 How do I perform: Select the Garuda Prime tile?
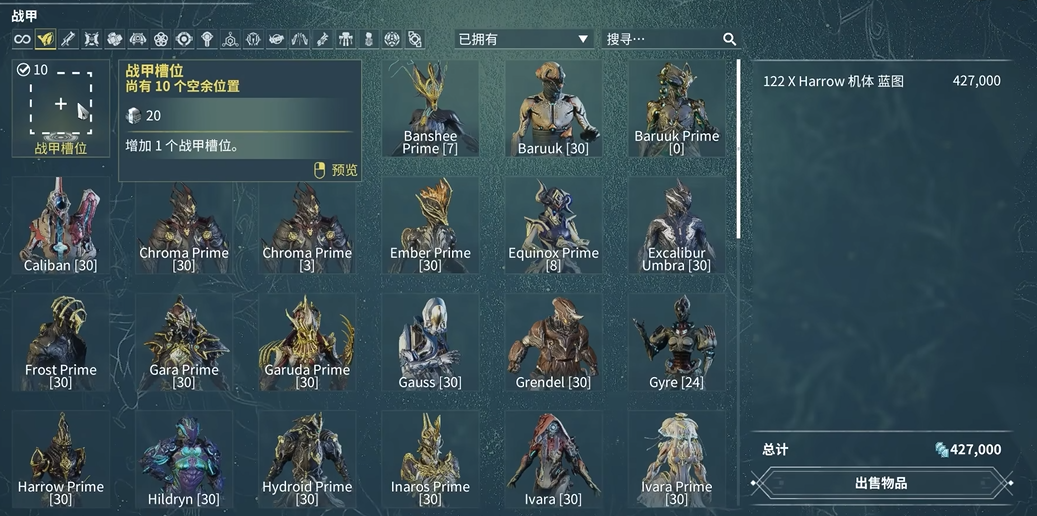pos(307,343)
